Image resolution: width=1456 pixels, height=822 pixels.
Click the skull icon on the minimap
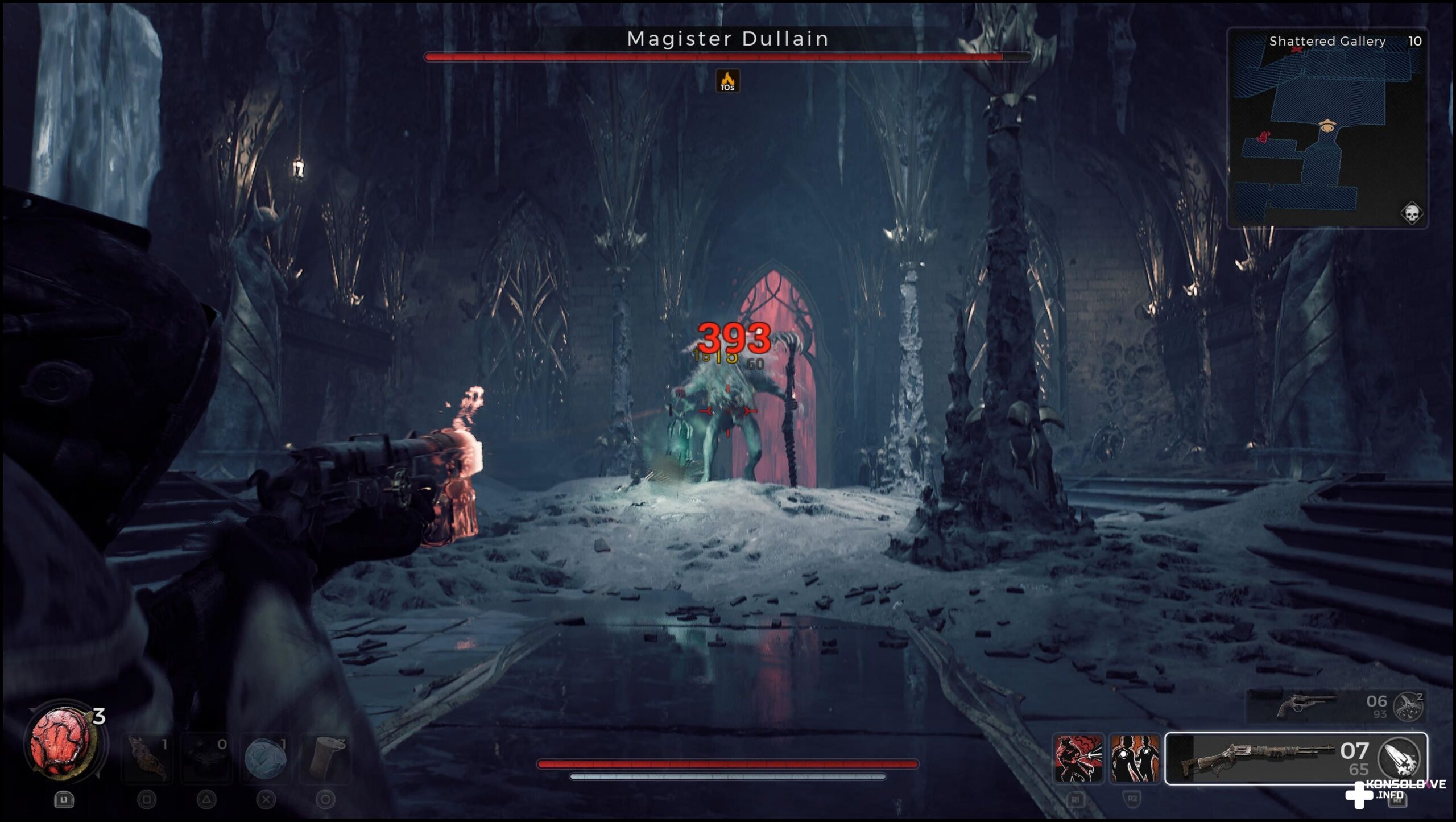click(x=1411, y=214)
